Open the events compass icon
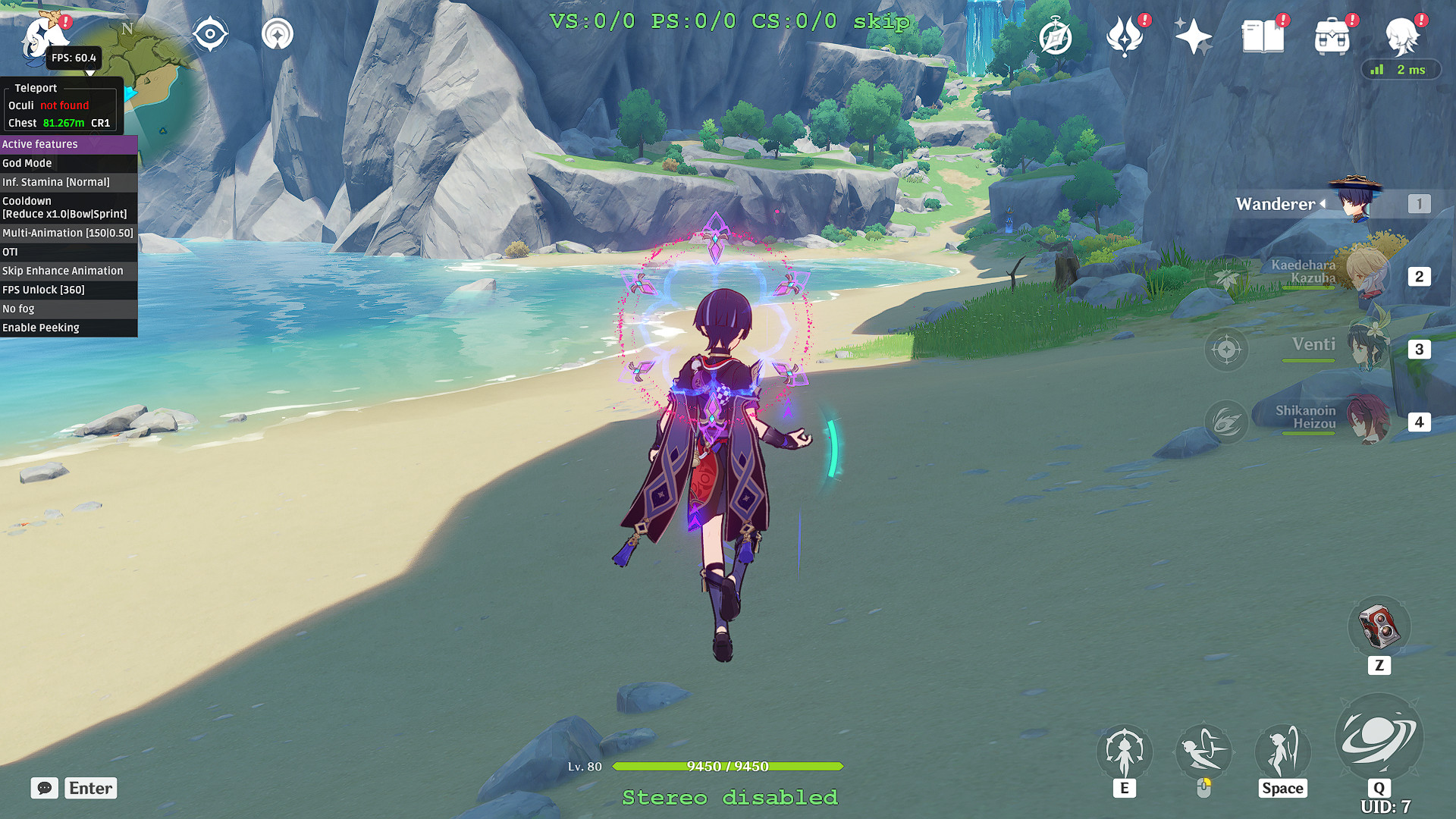Screen dimensions: 1456x819 point(1056,34)
